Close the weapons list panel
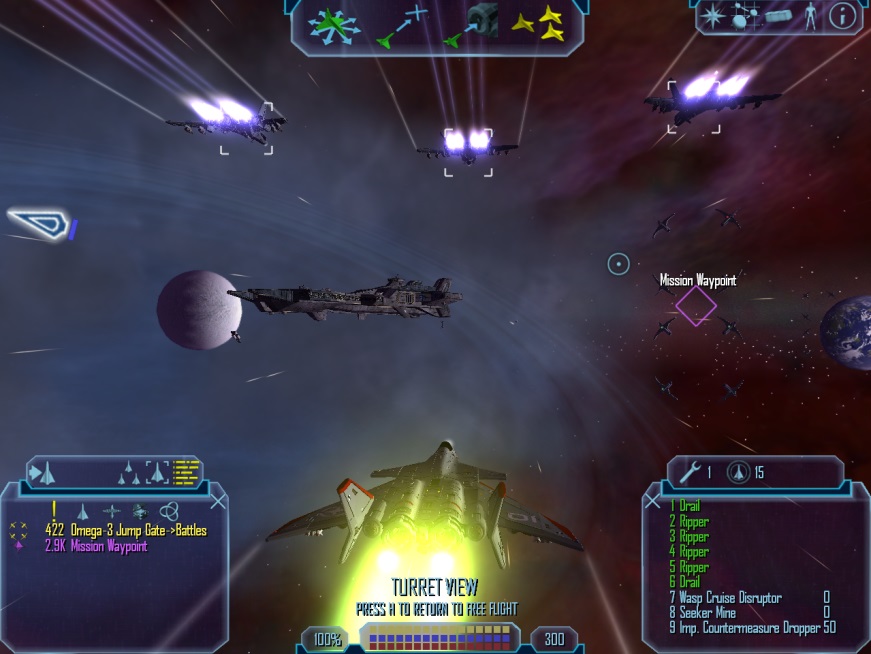 (653, 500)
